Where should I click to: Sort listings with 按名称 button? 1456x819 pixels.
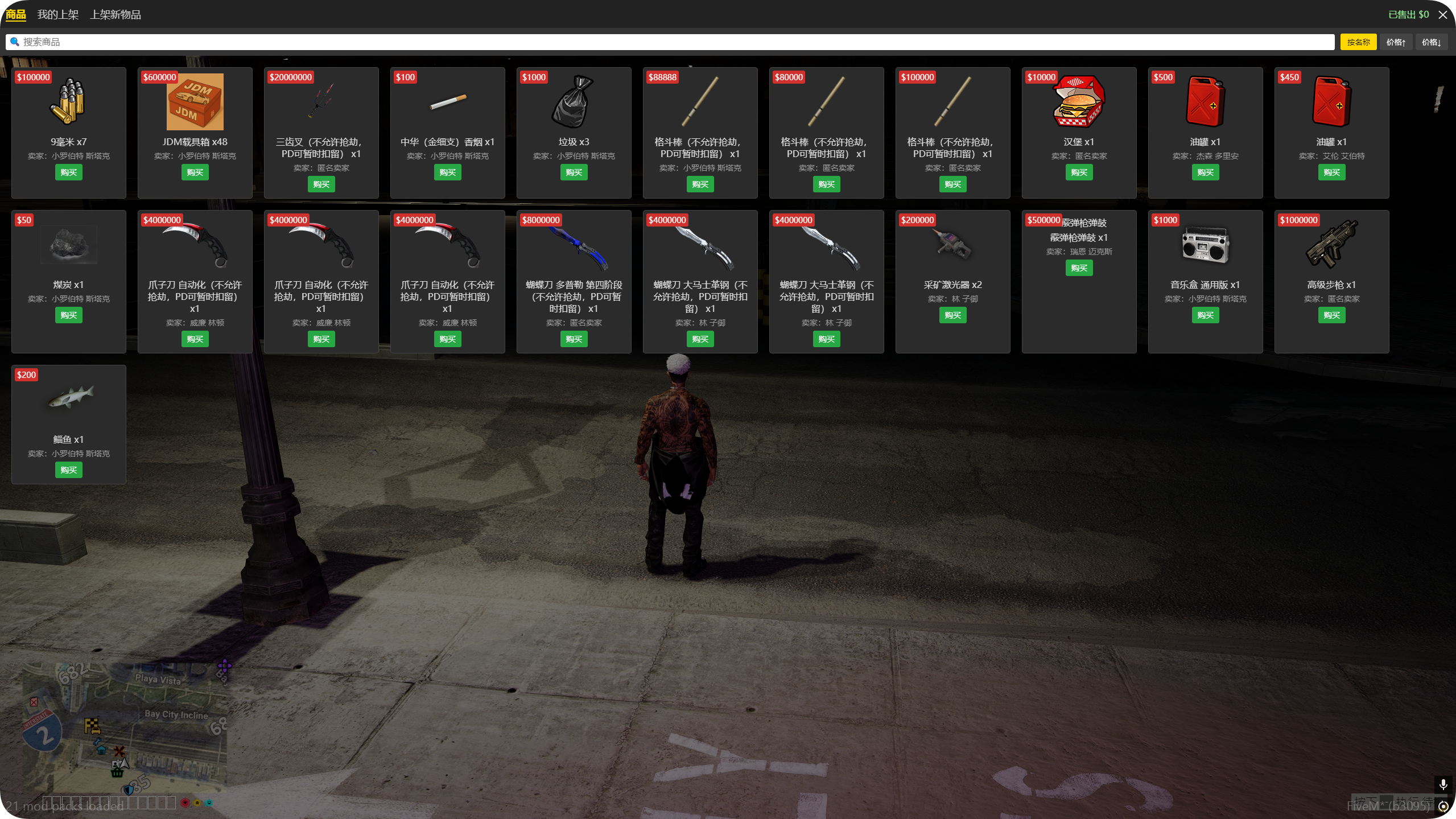coord(1358,42)
